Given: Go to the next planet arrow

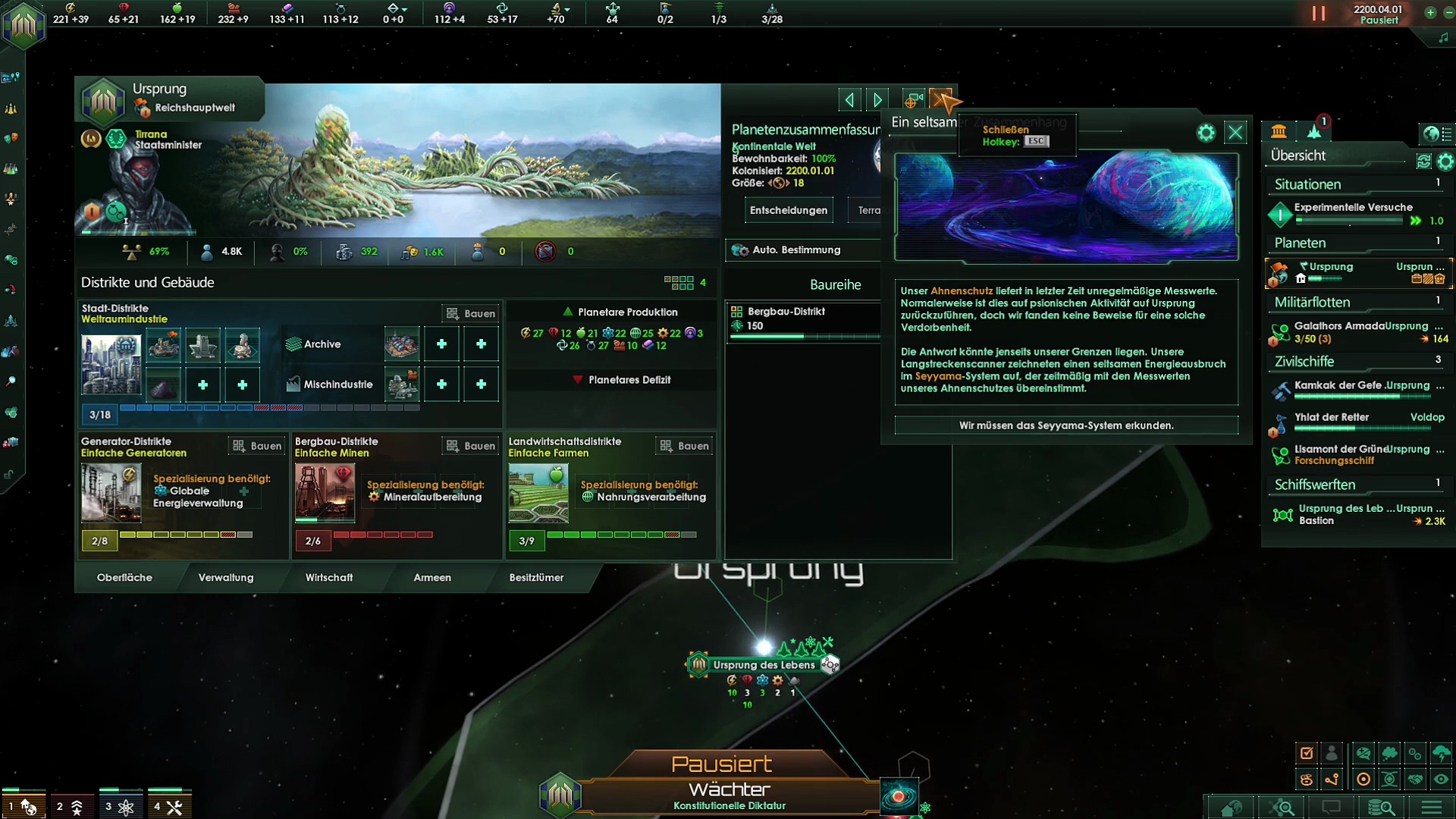Looking at the screenshot, I should 877,99.
